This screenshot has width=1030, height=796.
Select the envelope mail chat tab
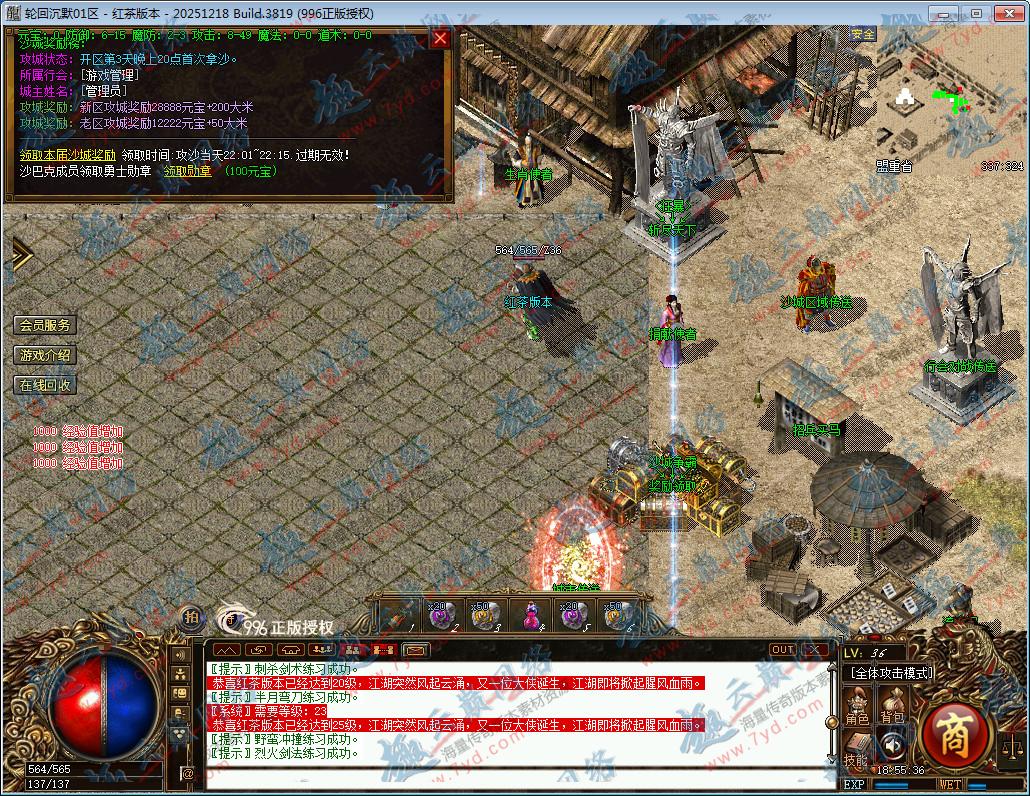point(416,650)
